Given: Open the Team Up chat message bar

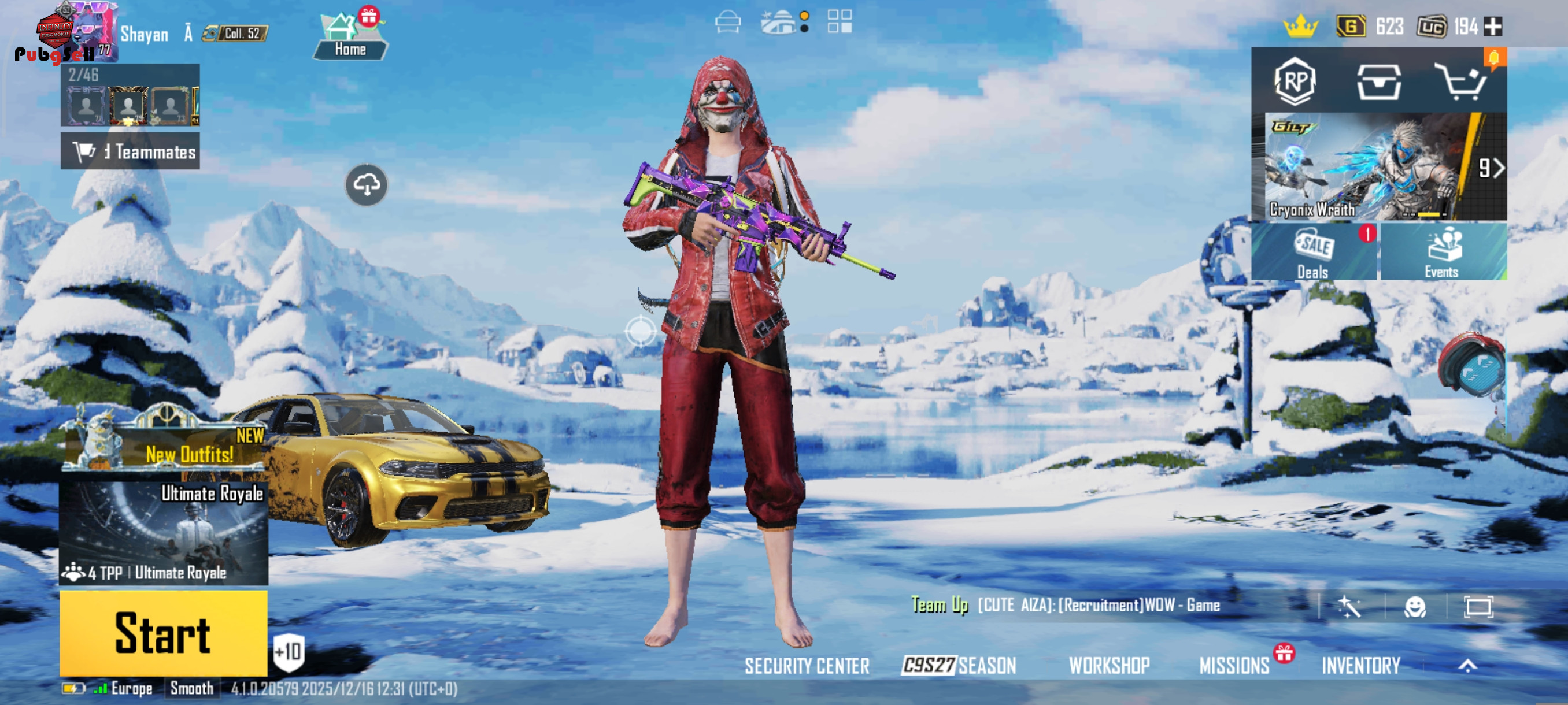Looking at the screenshot, I should tap(1096, 605).
